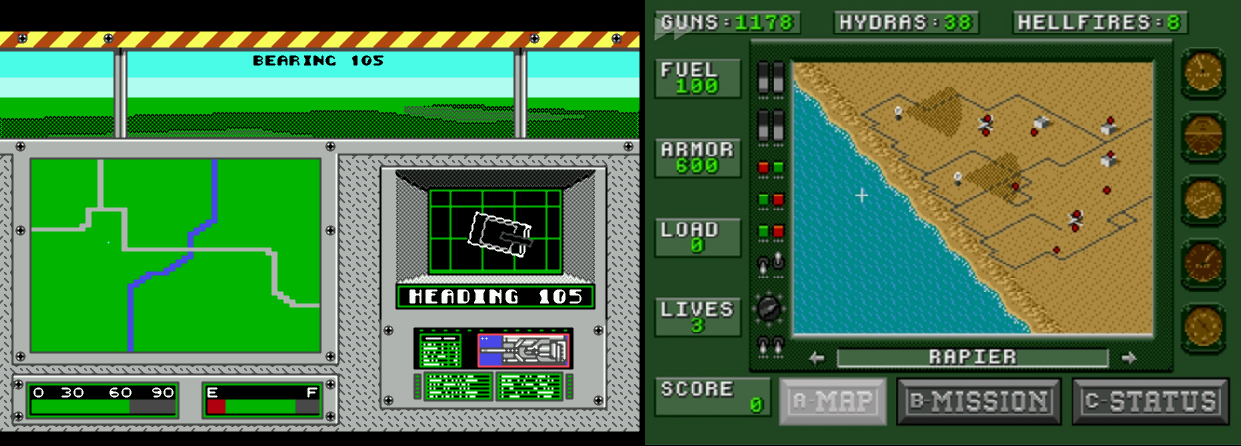Viewport: 1241px width, 446px height.
Task: Open the B-Mission briefing screen
Action: tap(978, 401)
